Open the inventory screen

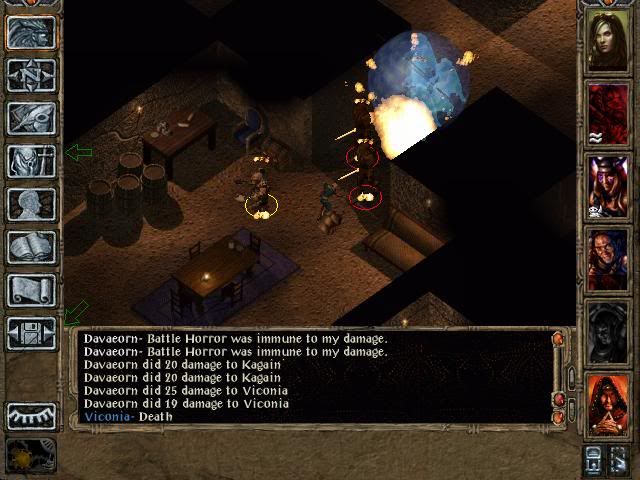(x=30, y=161)
